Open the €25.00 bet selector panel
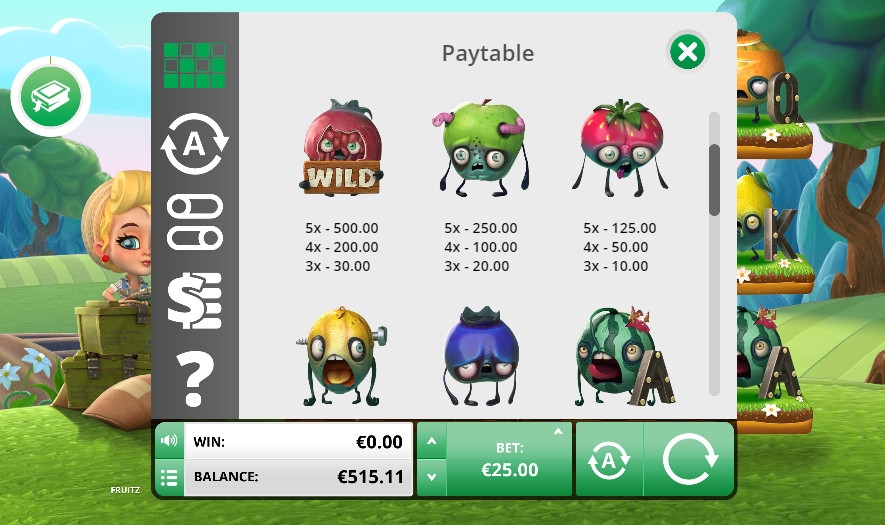 pos(509,459)
